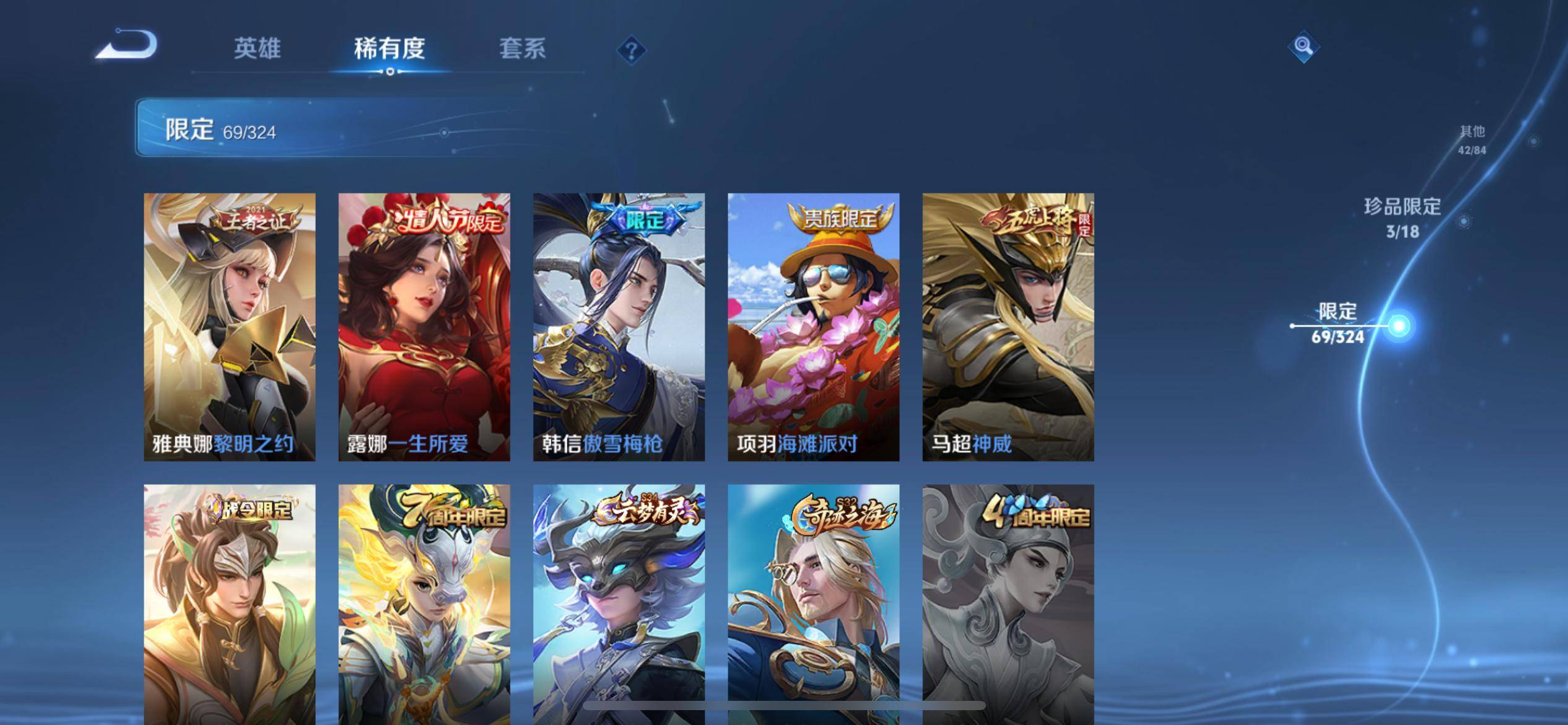1568x725 pixels.
Task: Choose the 项羽 海滩派对 skin card
Action: click(813, 327)
